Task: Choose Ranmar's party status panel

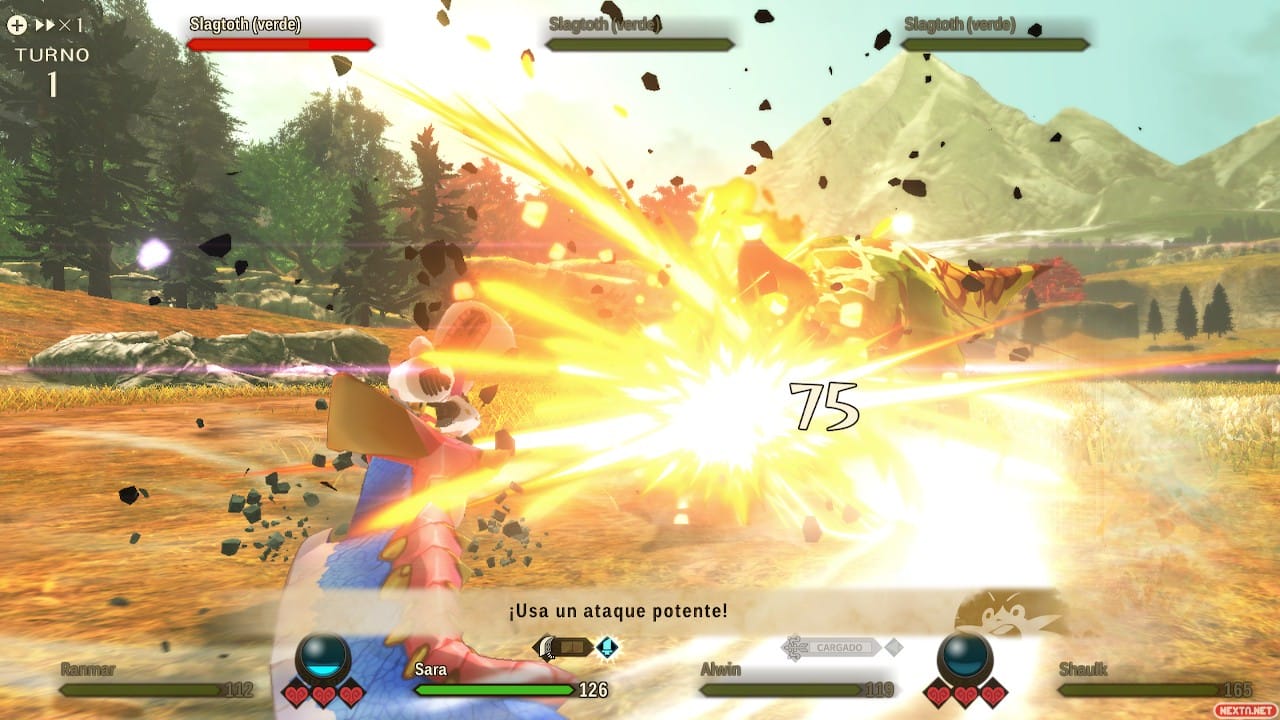Action: 155,680
